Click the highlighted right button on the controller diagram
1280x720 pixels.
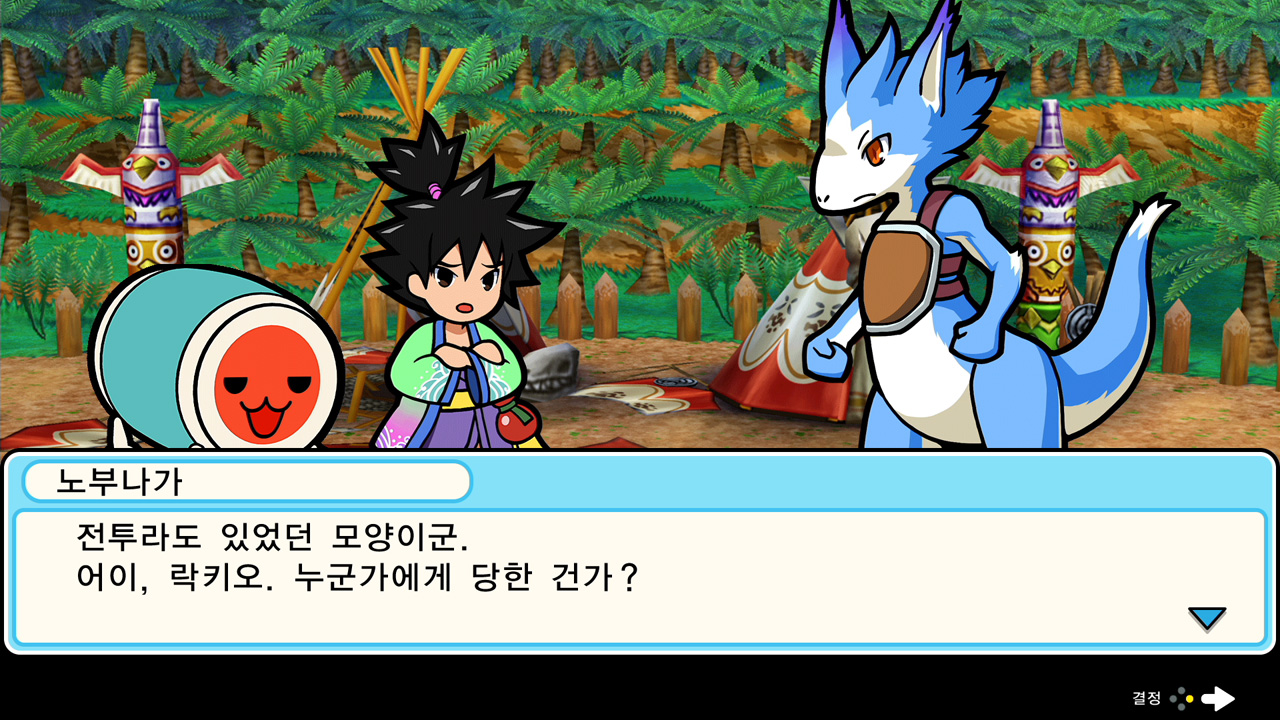pos(1190,699)
